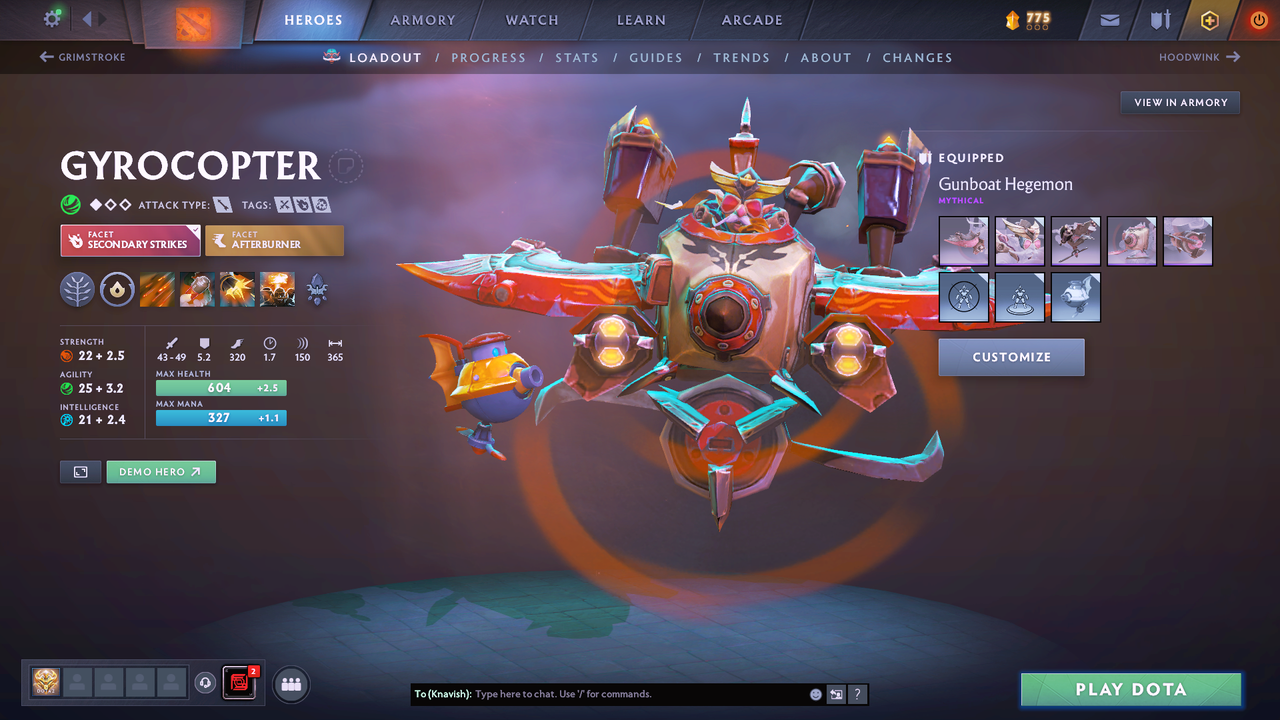
Task: Open the friends/party list circle icon
Action: coord(290,684)
